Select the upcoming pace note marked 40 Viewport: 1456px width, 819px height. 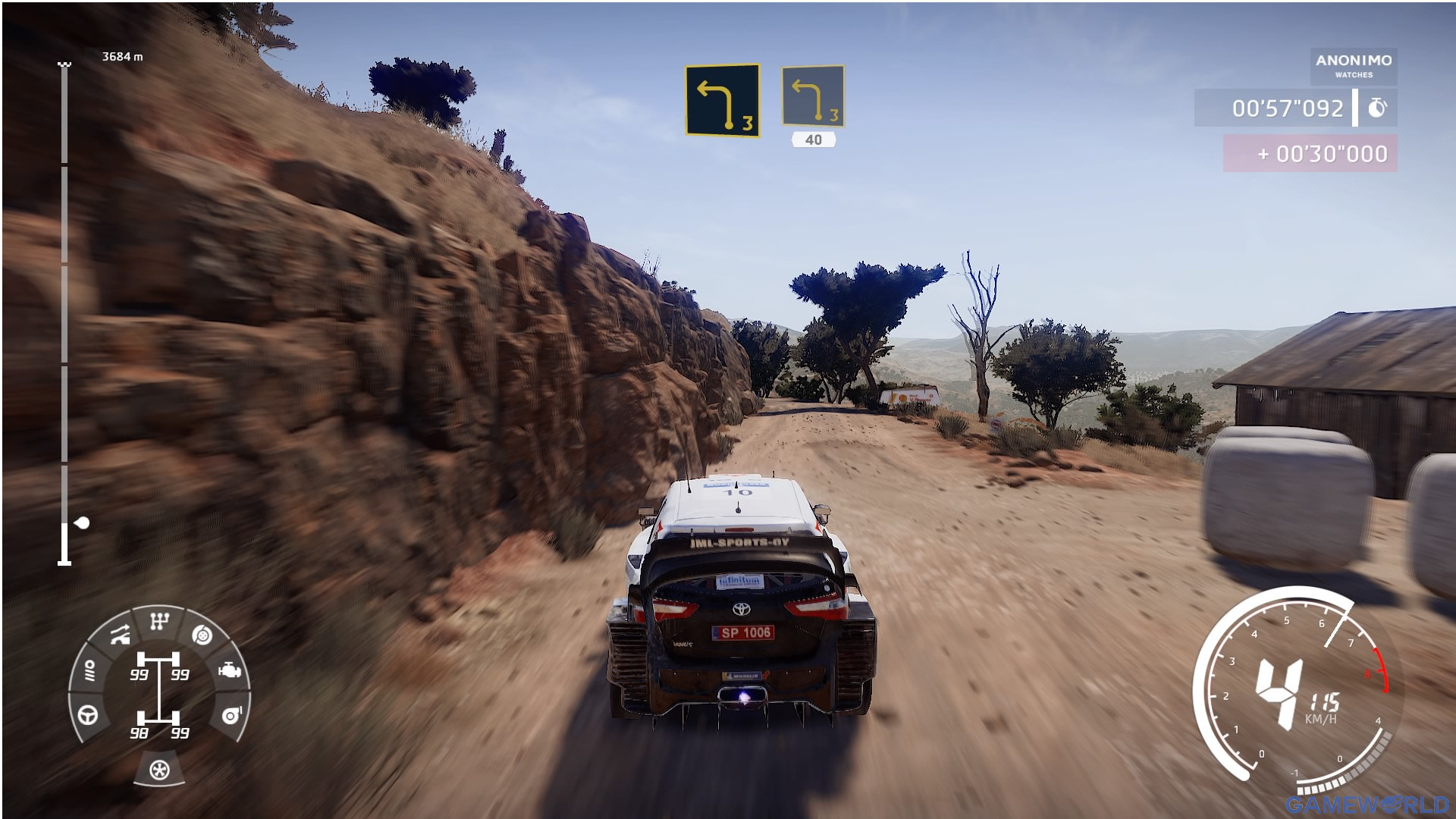tap(813, 96)
